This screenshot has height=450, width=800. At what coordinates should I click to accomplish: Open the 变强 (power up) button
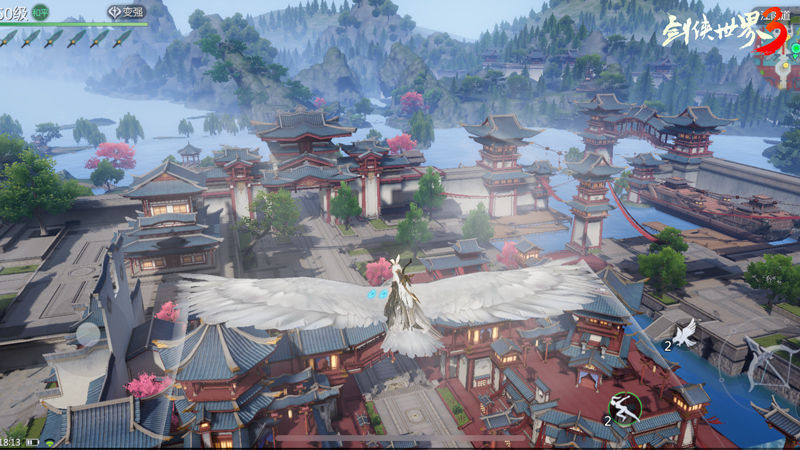point(127,12)
